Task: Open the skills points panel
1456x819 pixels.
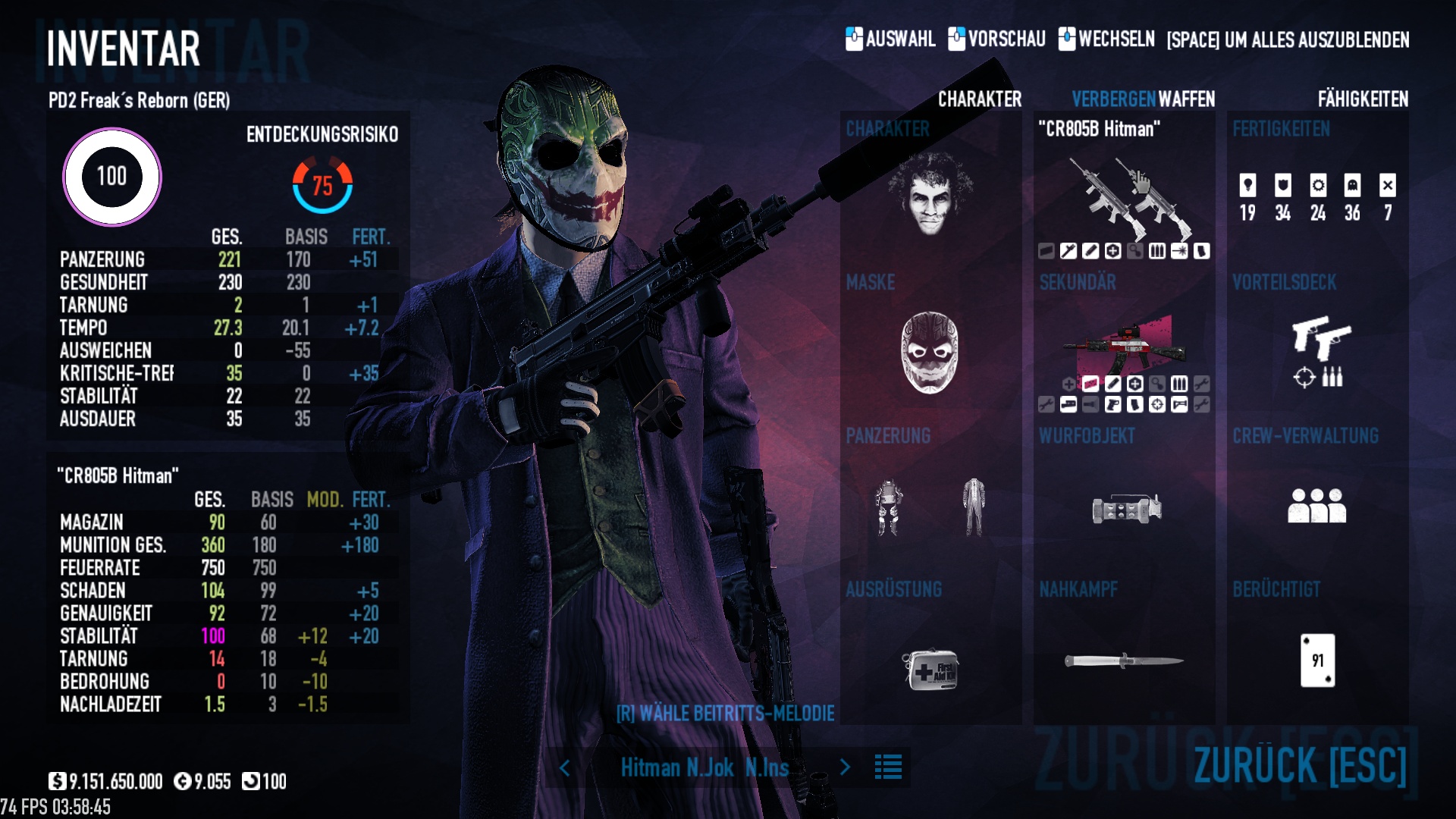Action: point(1317,197)
